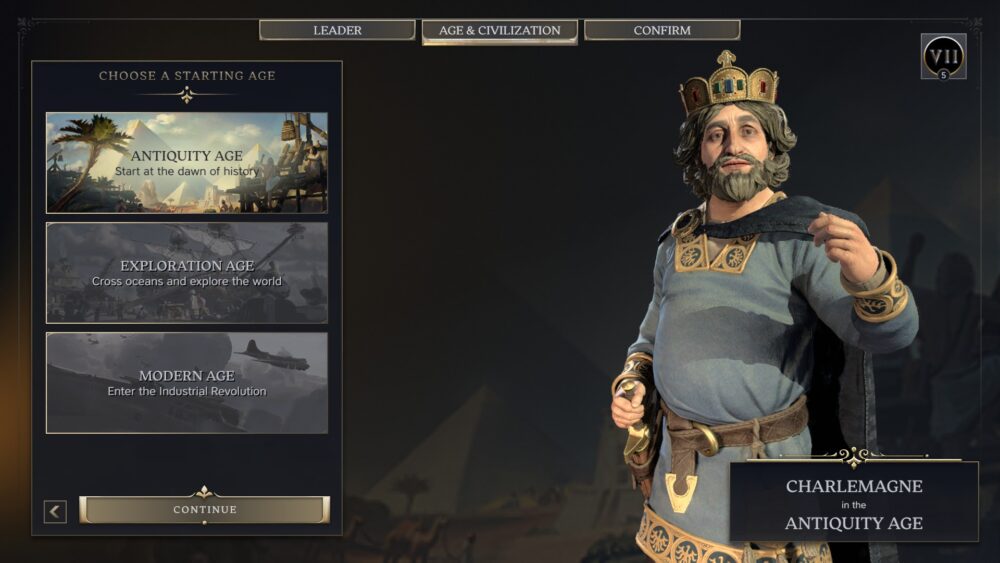Screen dimensions: 1000x563
Task: Switch to the Leader tab
Action: [x=337, y=30]
